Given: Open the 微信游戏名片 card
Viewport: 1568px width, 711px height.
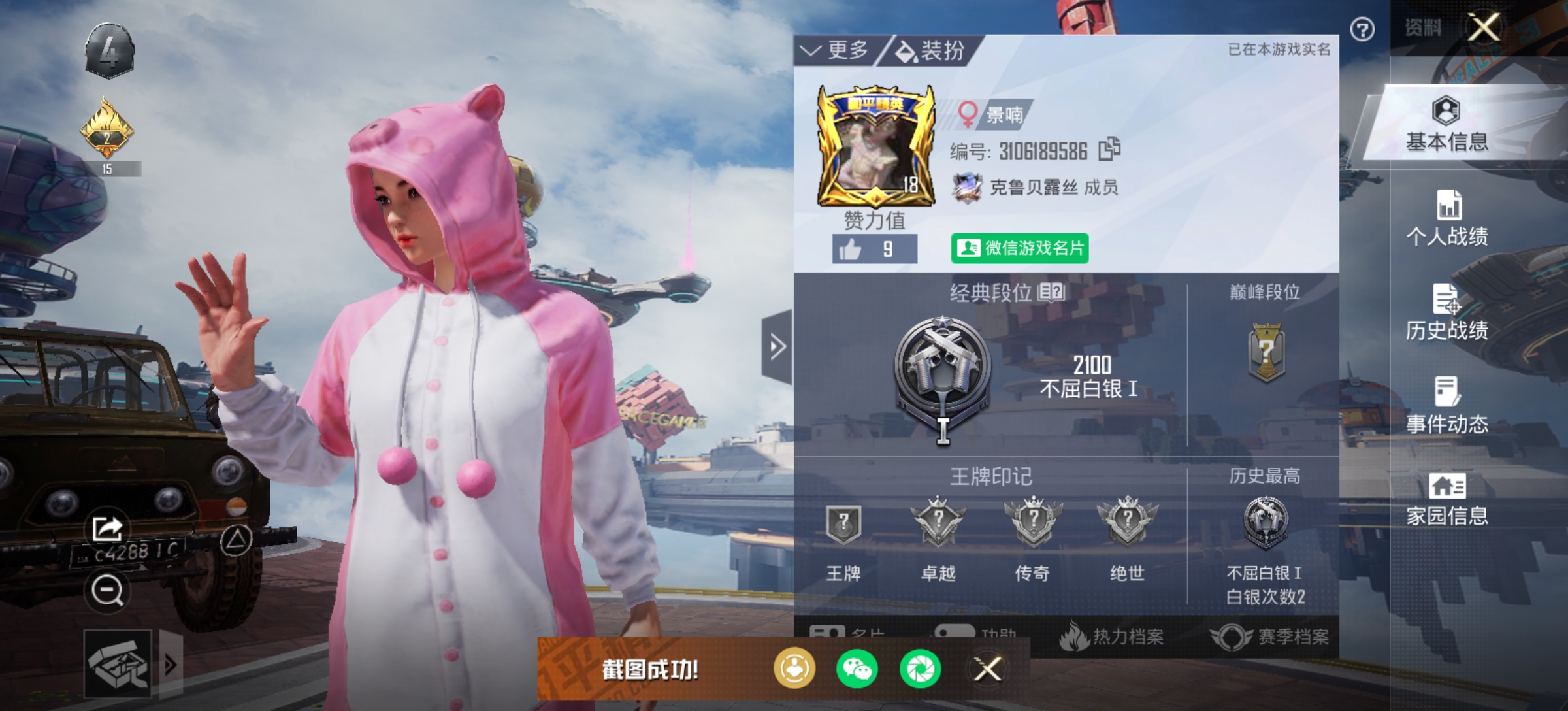Looking at the screenshot, I should pyautogui.click(x=1019, y=248).
